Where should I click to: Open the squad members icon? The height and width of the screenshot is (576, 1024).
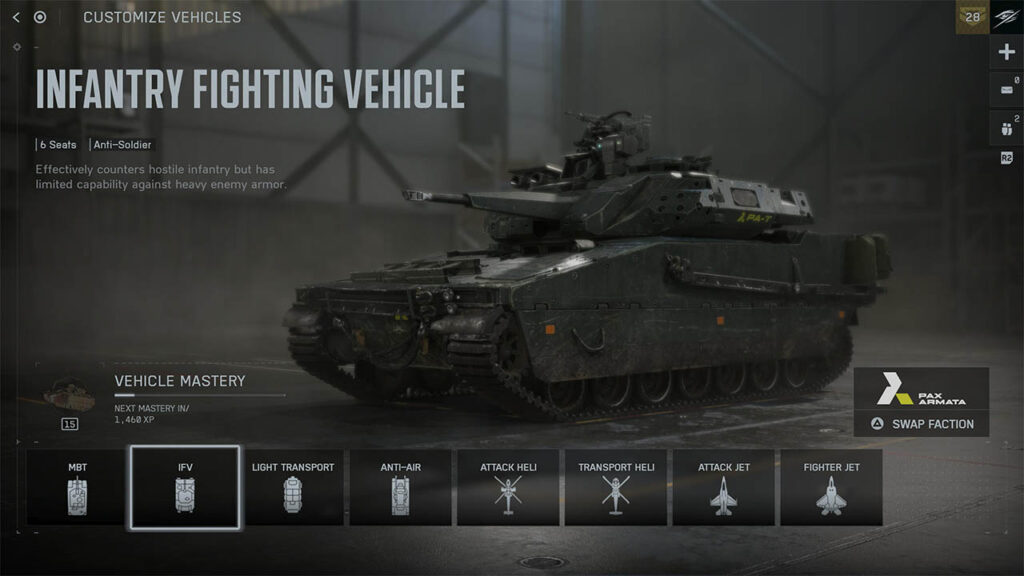pyautogui.click(x=1006, y=127)
